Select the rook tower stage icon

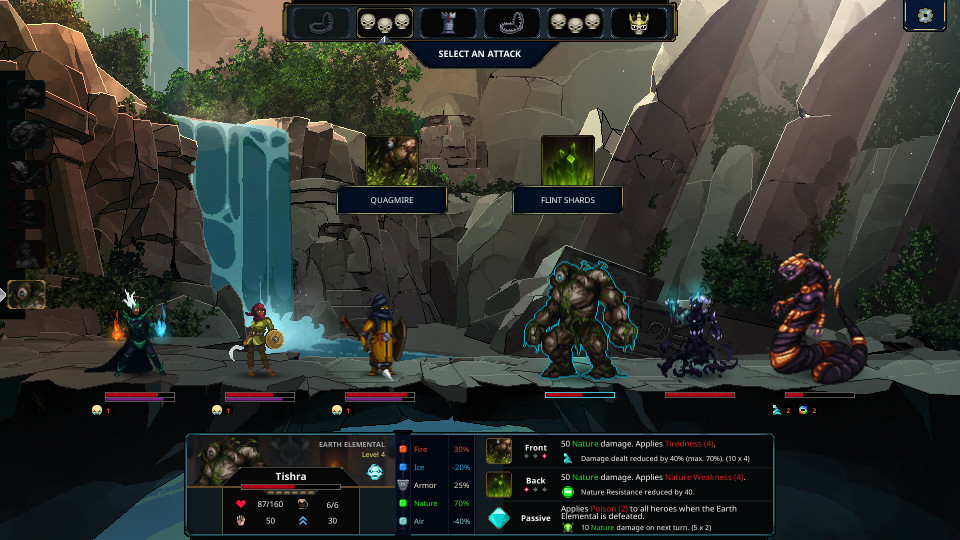click(448, 22)
